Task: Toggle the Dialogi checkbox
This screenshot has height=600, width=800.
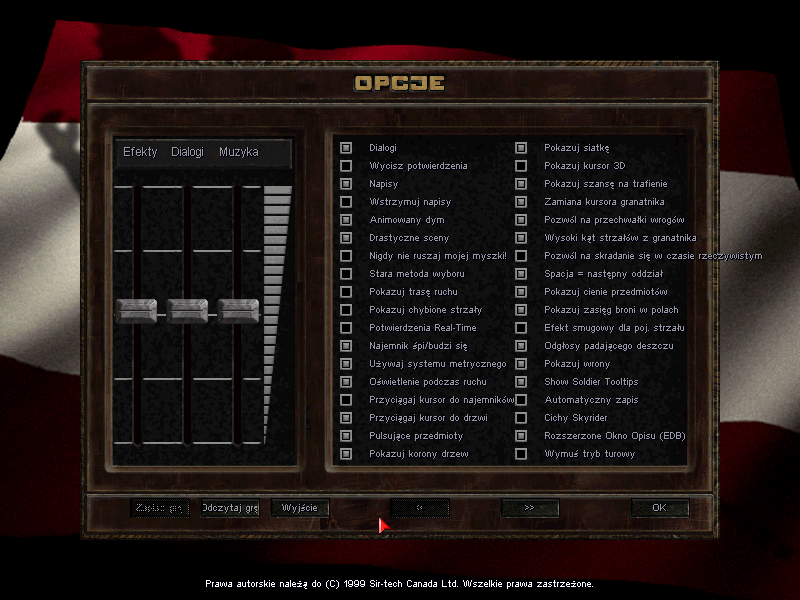Action: click(x=346, y=148)
